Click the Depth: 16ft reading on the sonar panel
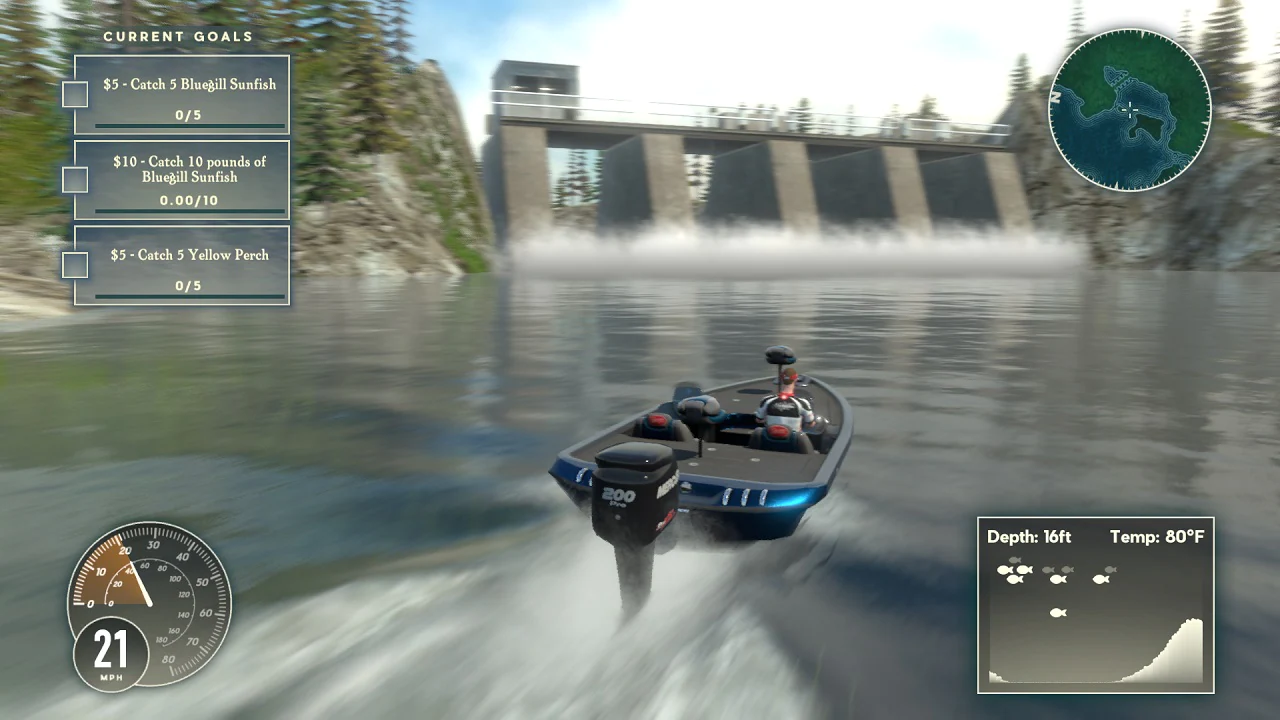Viewport: 1280px width, 720px height. (1028, 537)
